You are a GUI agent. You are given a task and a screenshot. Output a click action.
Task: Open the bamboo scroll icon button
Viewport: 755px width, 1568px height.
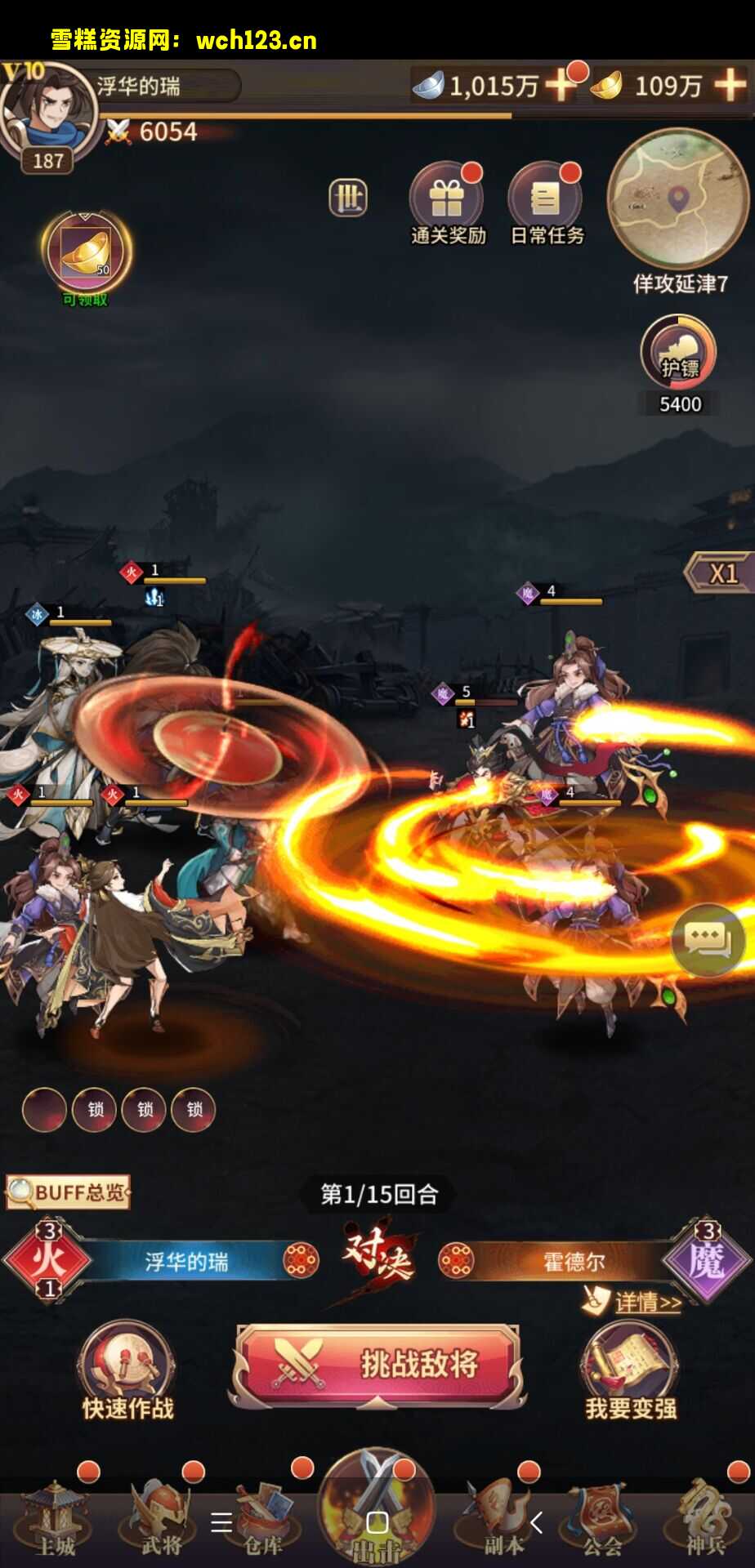348,198
